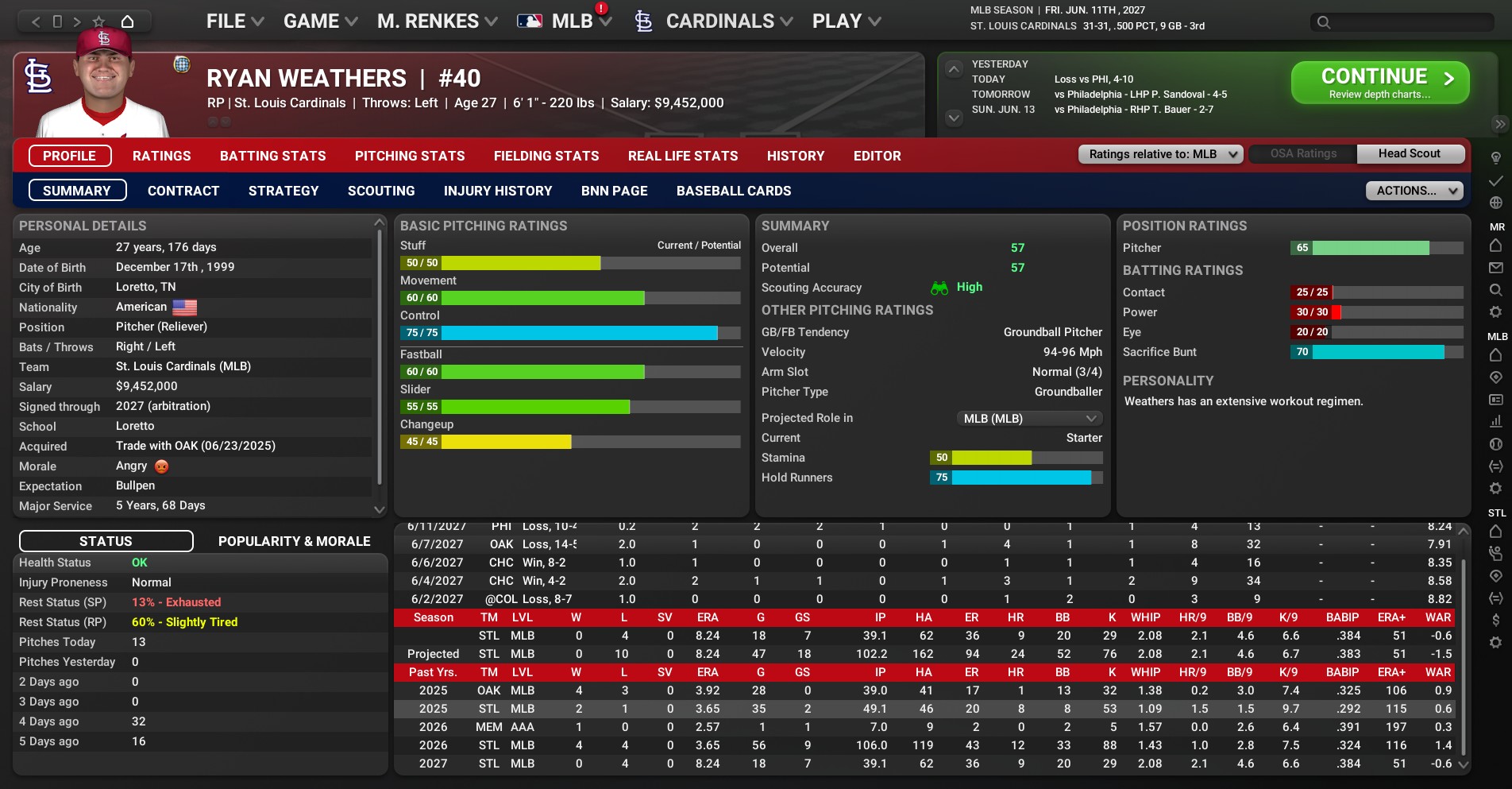This screenshot has width=1512, height=789.
Task: Open the player Editor tab
Action: [877, 156]
